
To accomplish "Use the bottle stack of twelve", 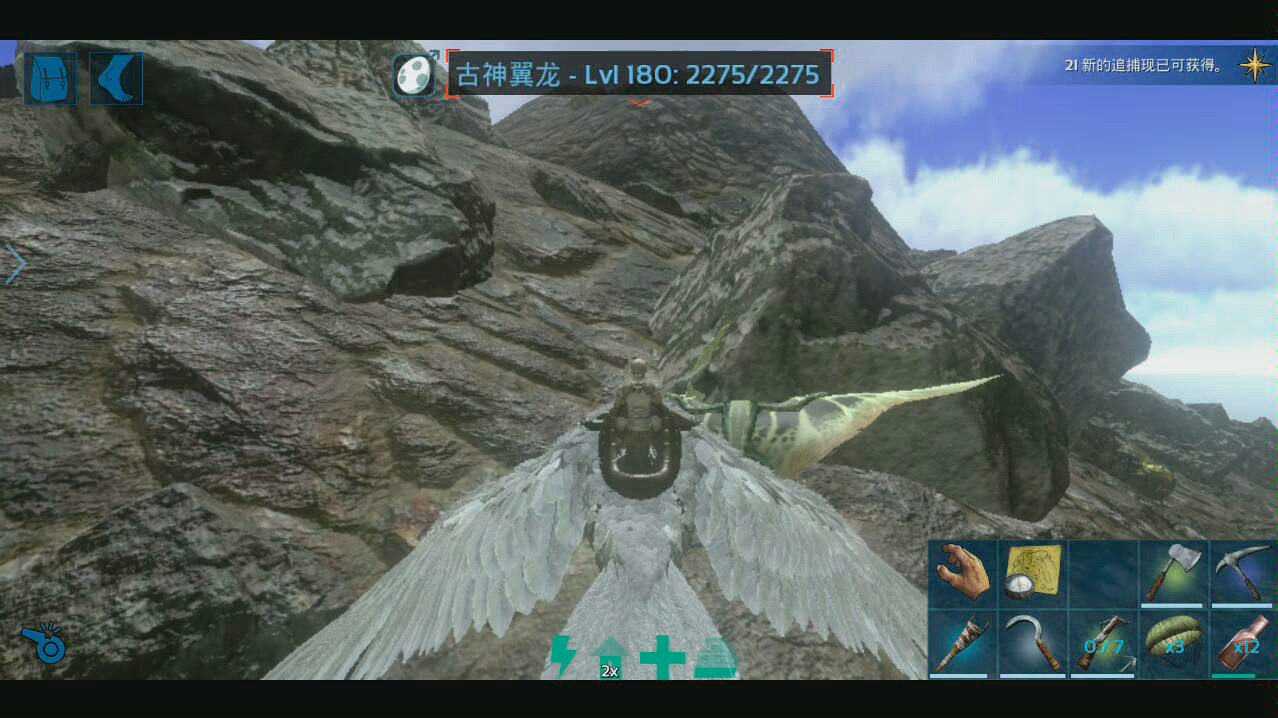I will pos(1242,643).
